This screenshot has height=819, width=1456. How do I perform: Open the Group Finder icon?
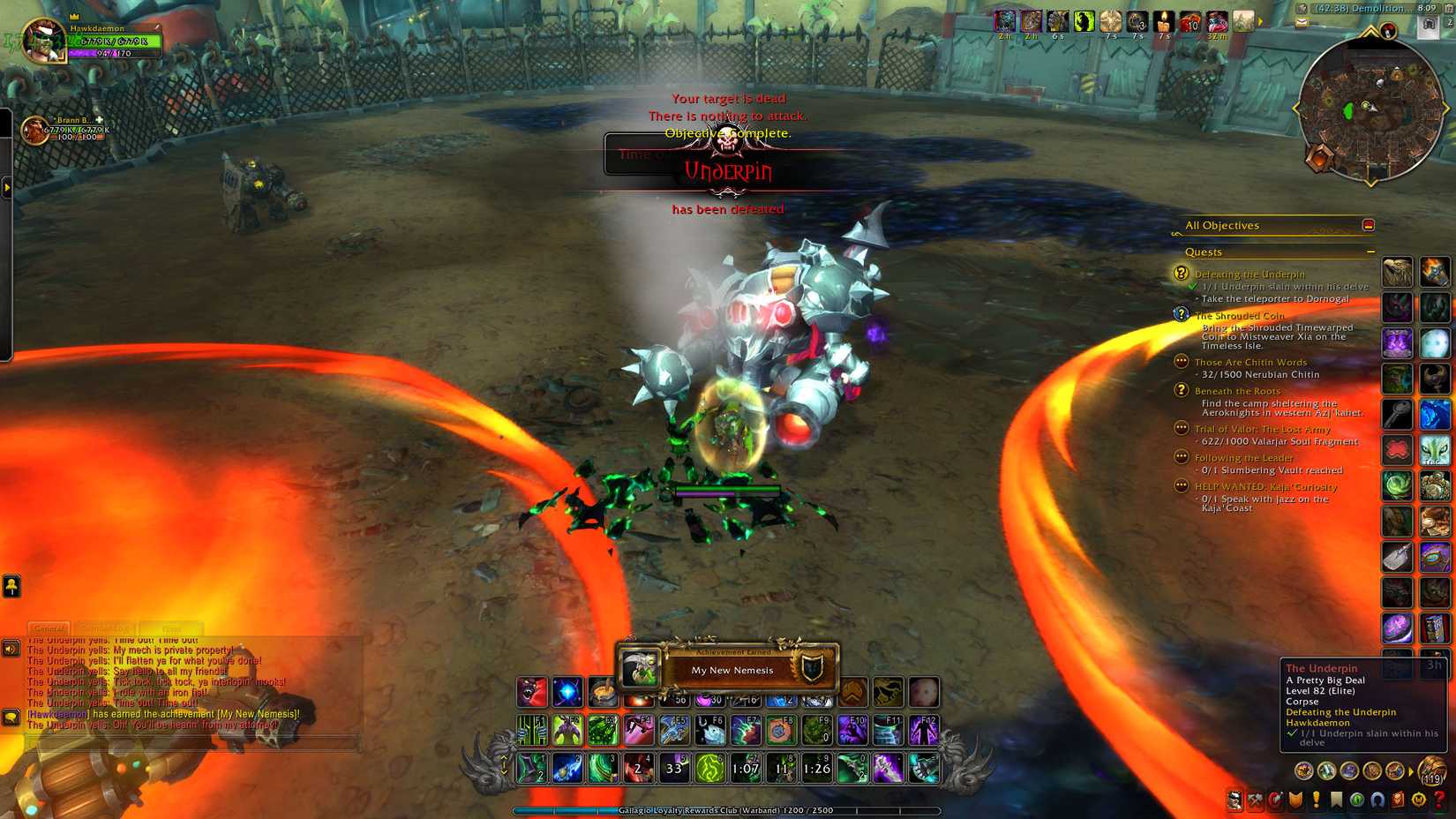point(1377,801)
